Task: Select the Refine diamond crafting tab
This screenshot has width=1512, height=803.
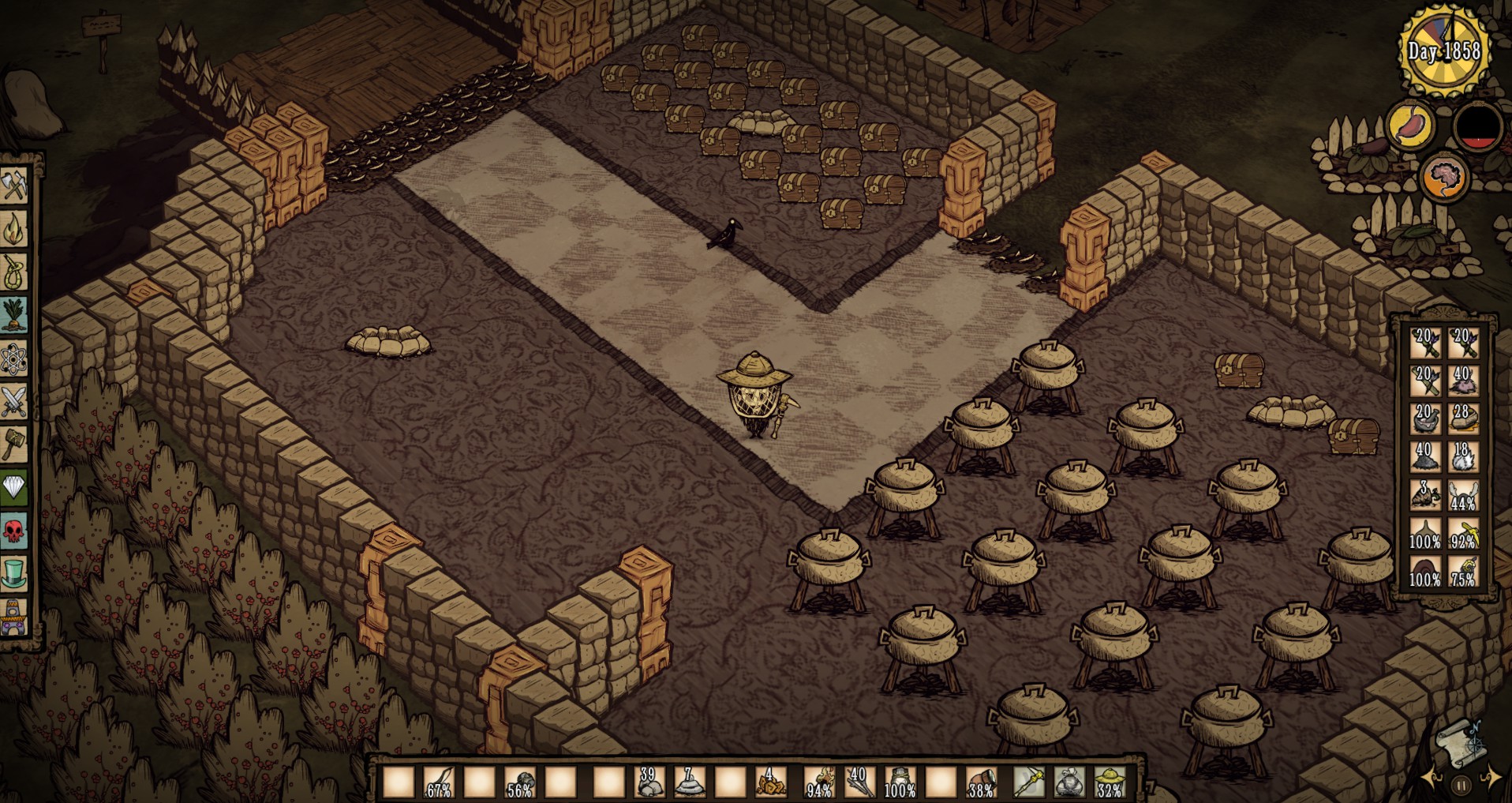Action: 14,488
